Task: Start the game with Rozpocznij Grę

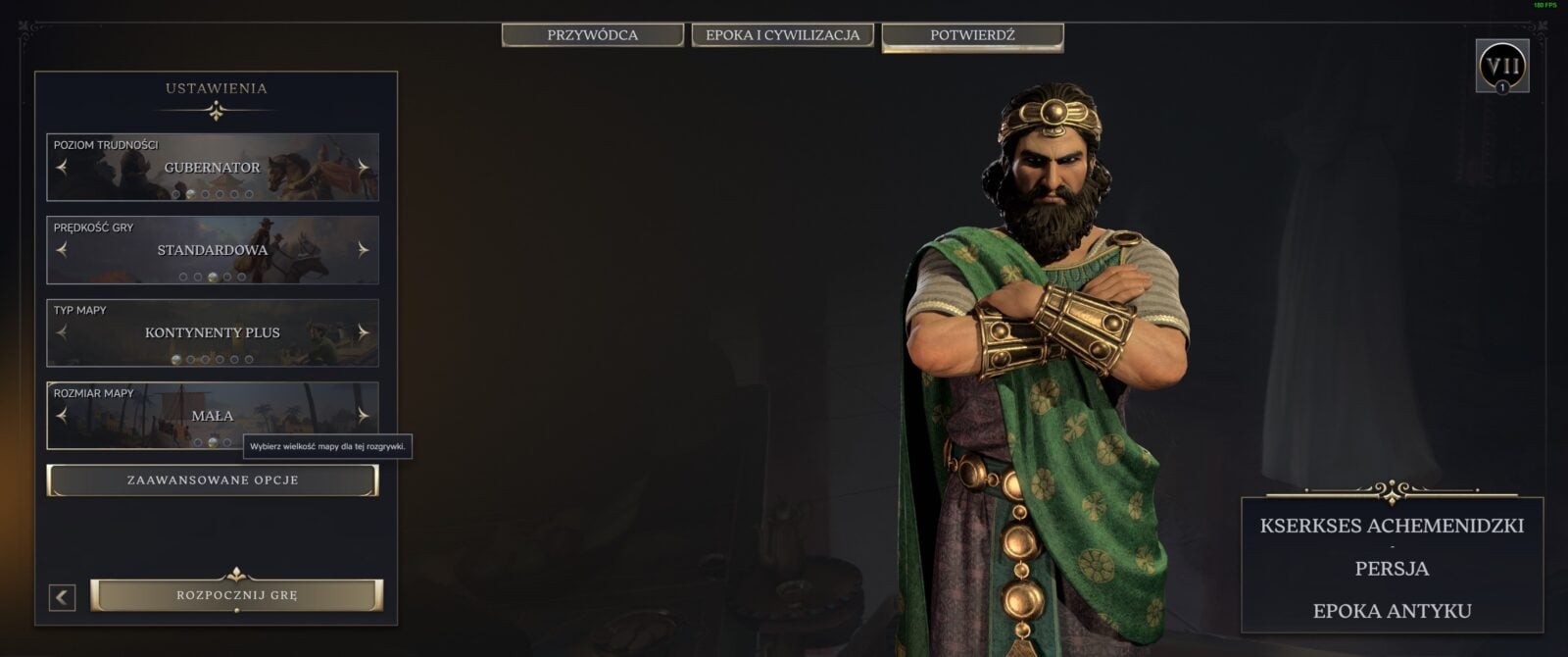Action: [236, 595]
